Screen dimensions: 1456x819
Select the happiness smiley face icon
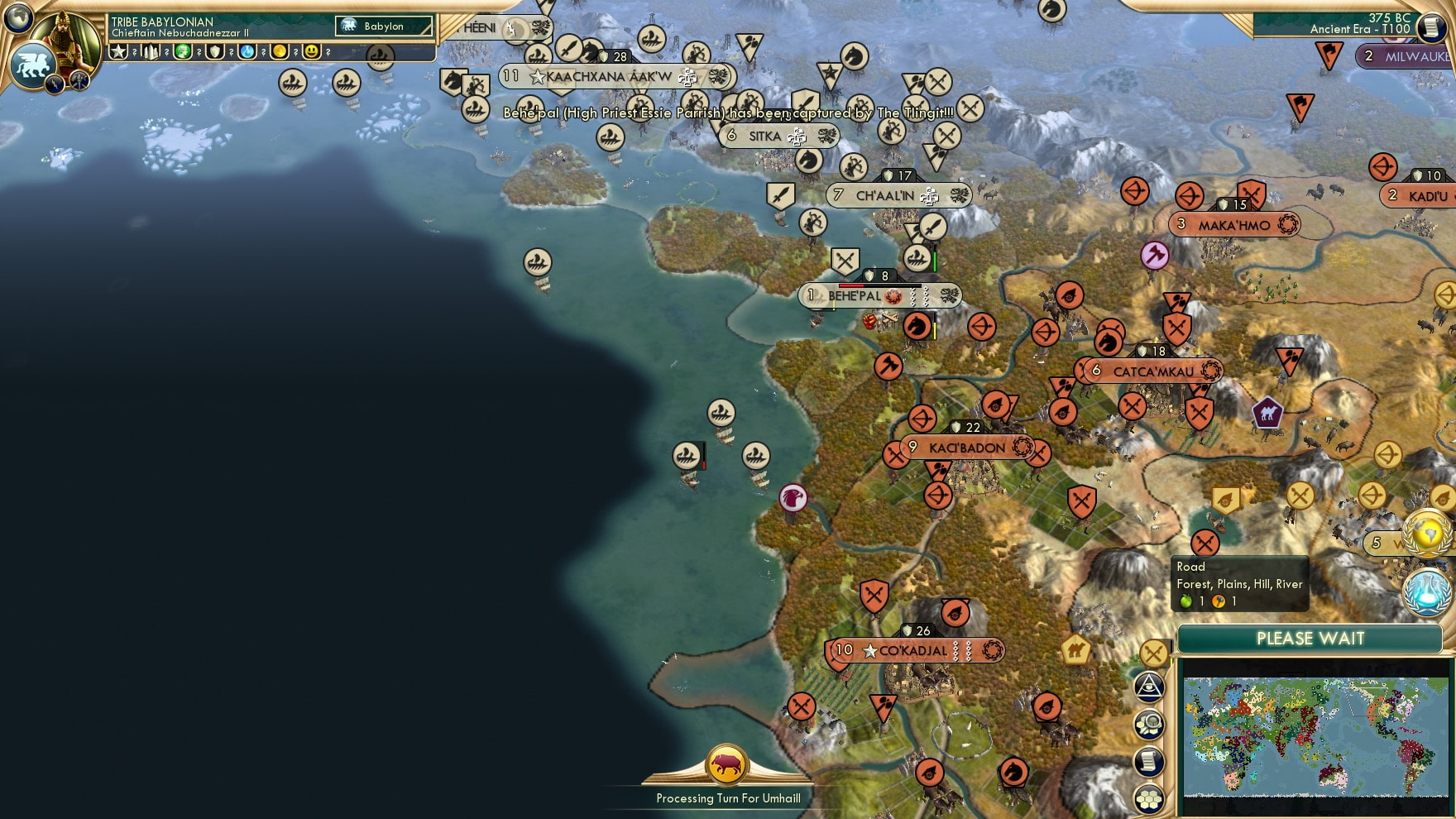[x=313, y=52]
